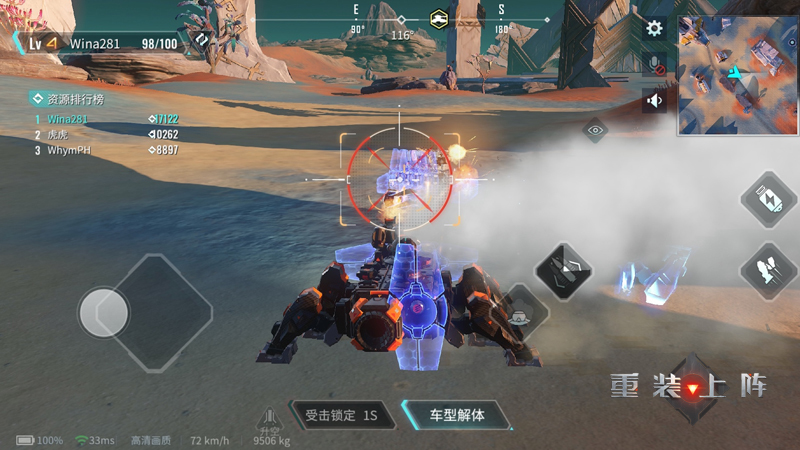Select 虎虎 in the ranking list

pyautogui.click(x=57, y=134)
